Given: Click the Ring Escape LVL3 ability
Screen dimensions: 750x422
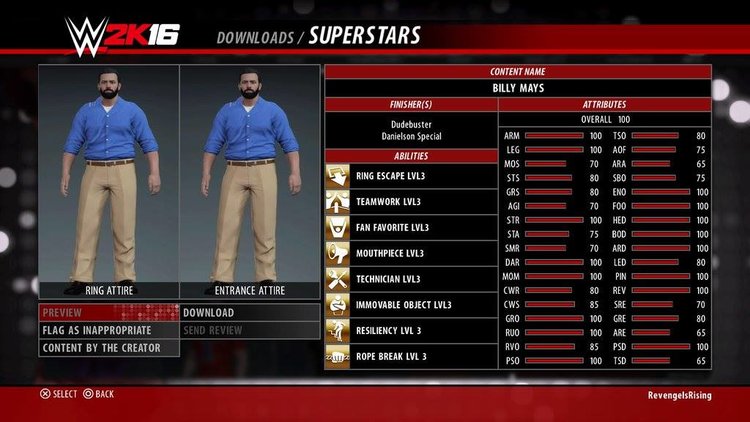Looking at the screenshot, I should [410, 176].
